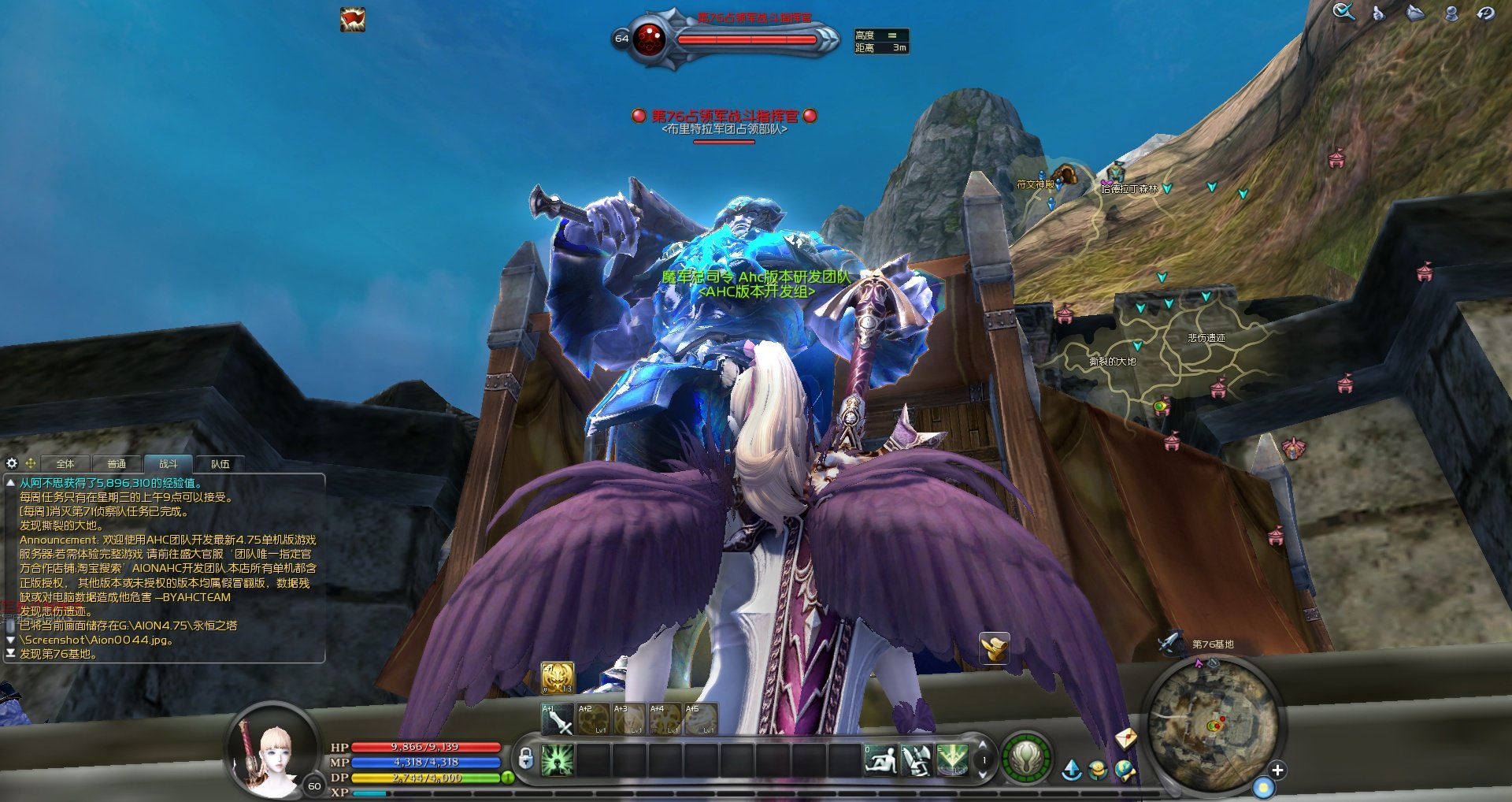1512x802 pixels.
Task: Toggle the hotbar padlock lock
Action: (525, 759)
